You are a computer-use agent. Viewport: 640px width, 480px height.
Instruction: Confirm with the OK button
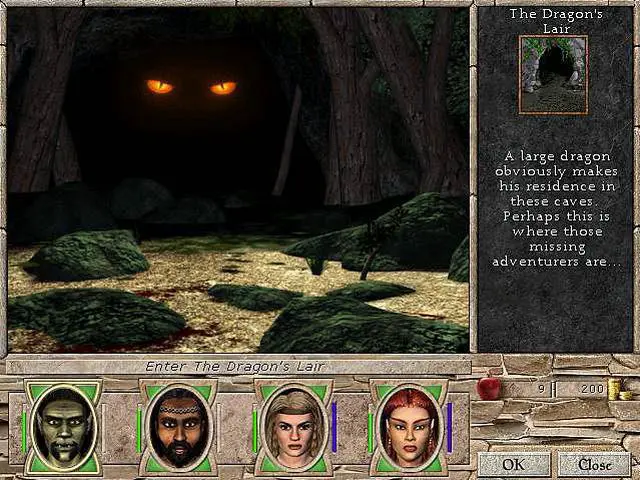click(x=513, y=464)
